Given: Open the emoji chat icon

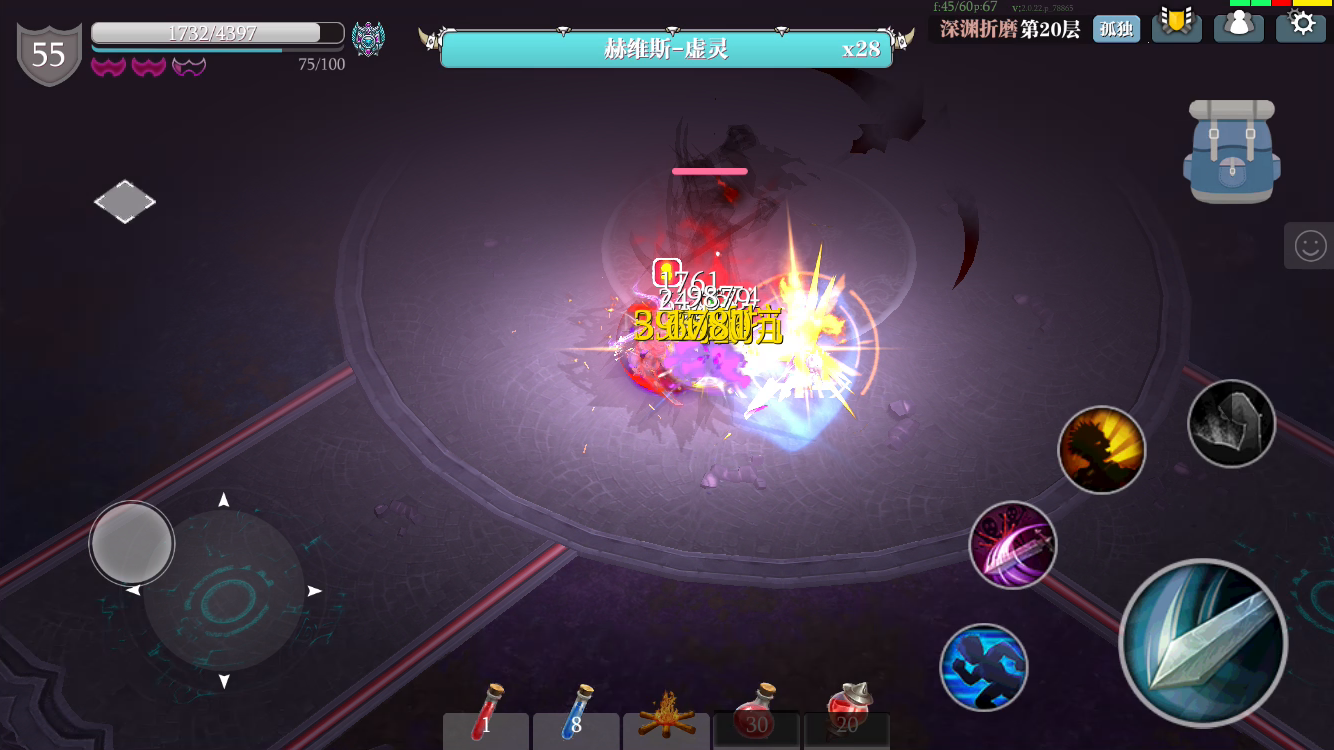Looking at the screenshot, I should (x=1310, y=245).
